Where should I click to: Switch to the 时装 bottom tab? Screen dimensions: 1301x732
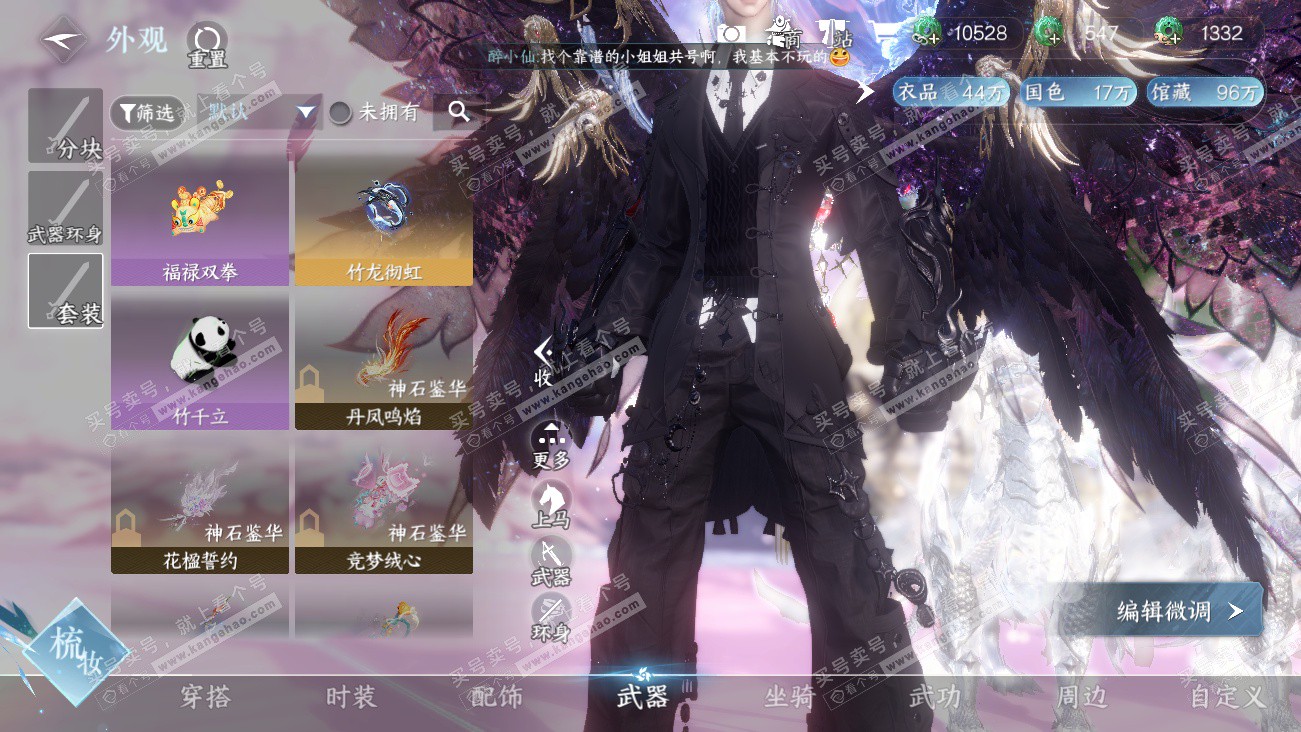click(x=351, y=697)
